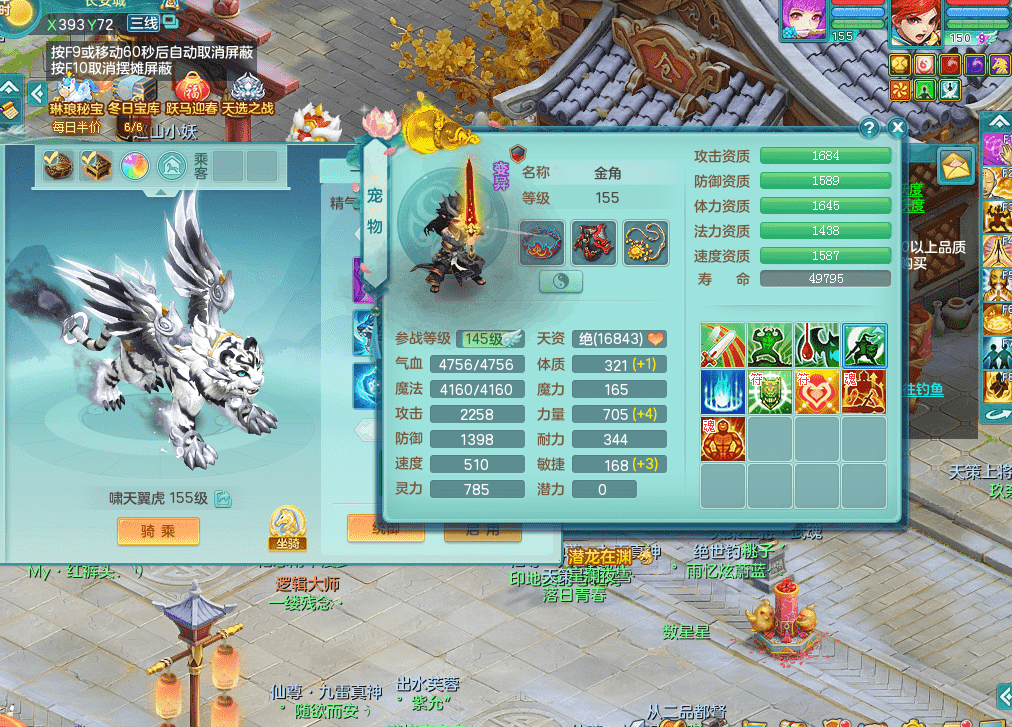Click the share icon beside 啸天翼虎 155级

223,498
